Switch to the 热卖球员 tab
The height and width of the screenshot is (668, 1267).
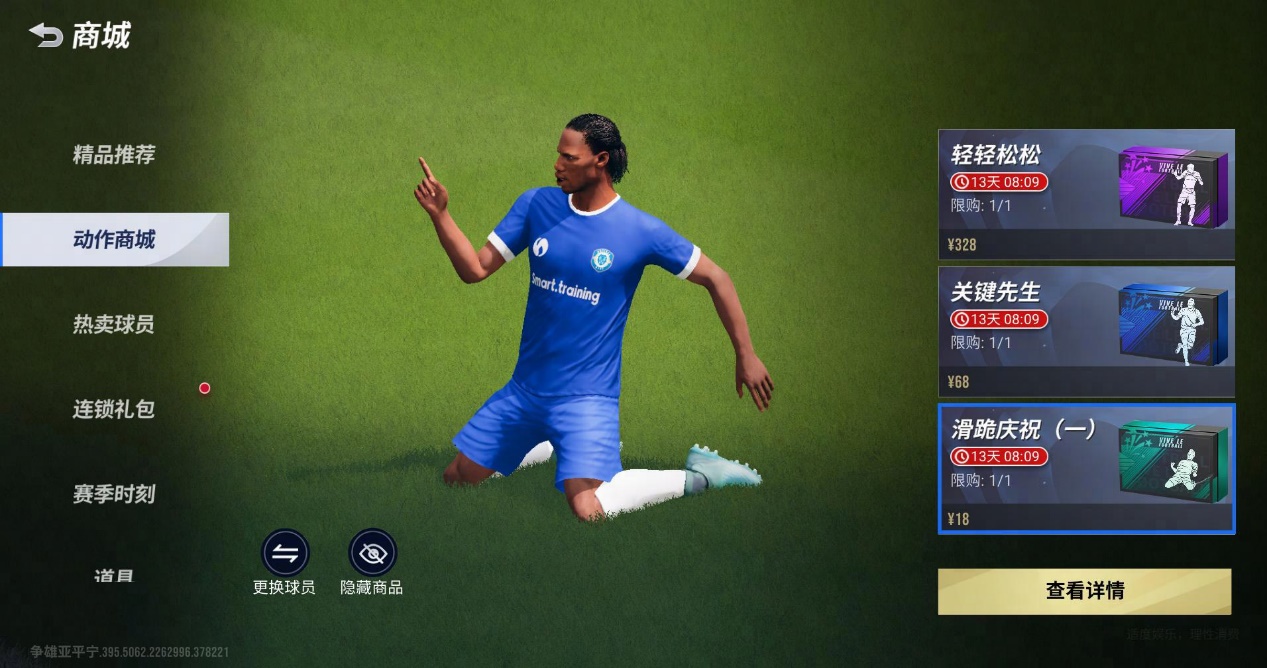pyautogui.click(x=114, y=325)
